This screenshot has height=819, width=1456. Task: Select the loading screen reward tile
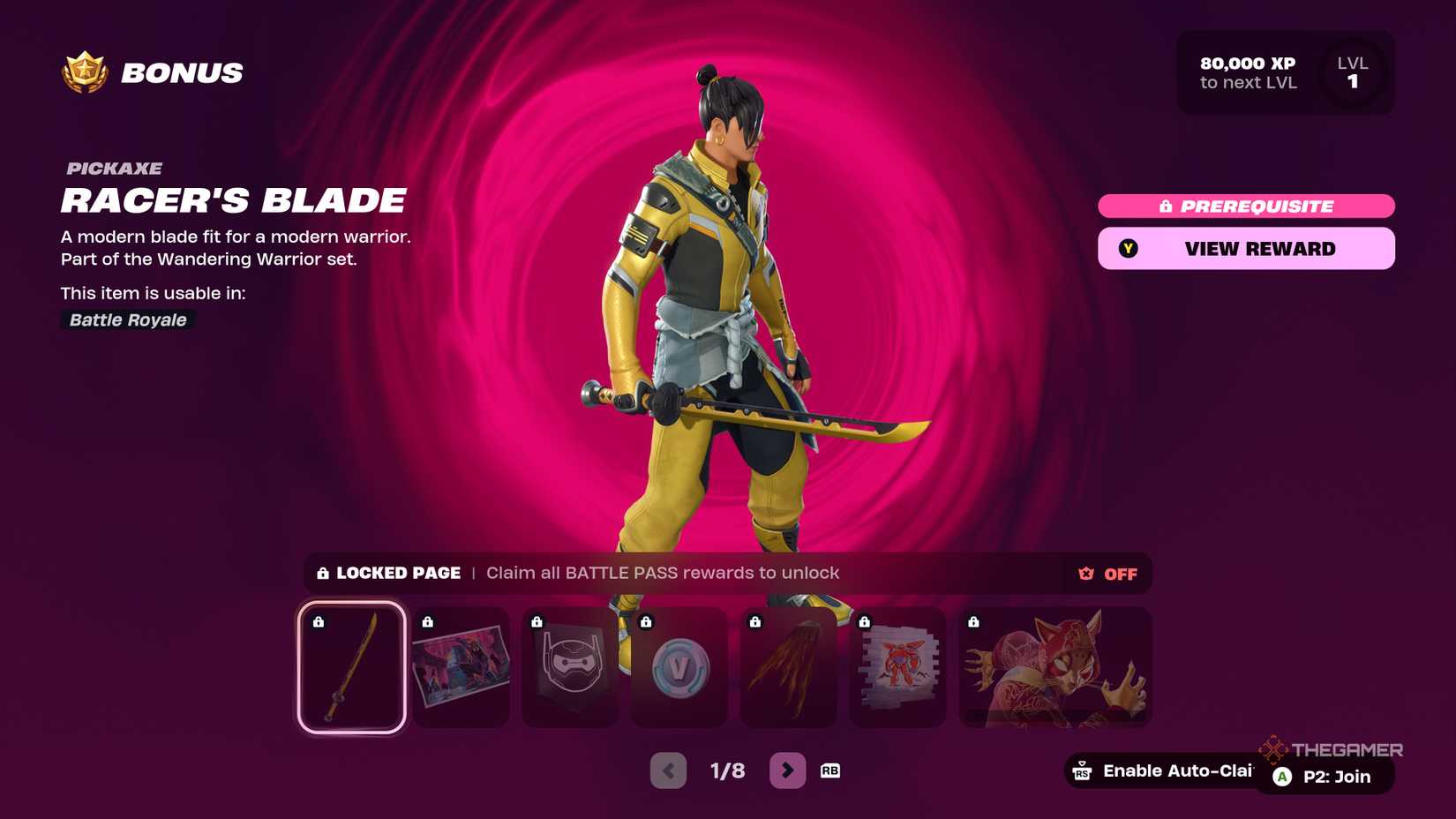pos(461,668)
